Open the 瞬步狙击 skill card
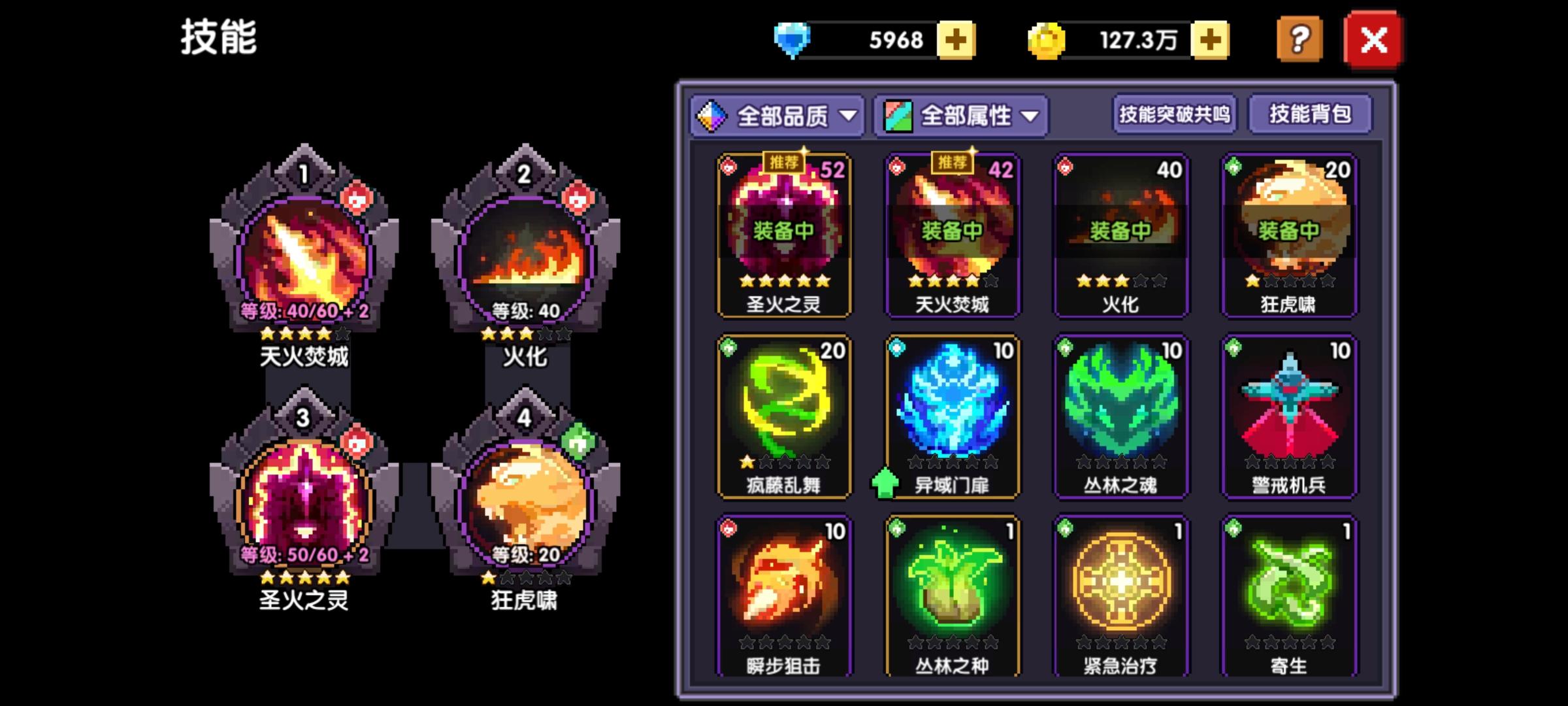Viewport: 1568px width, 706px height. coord(784,595)
